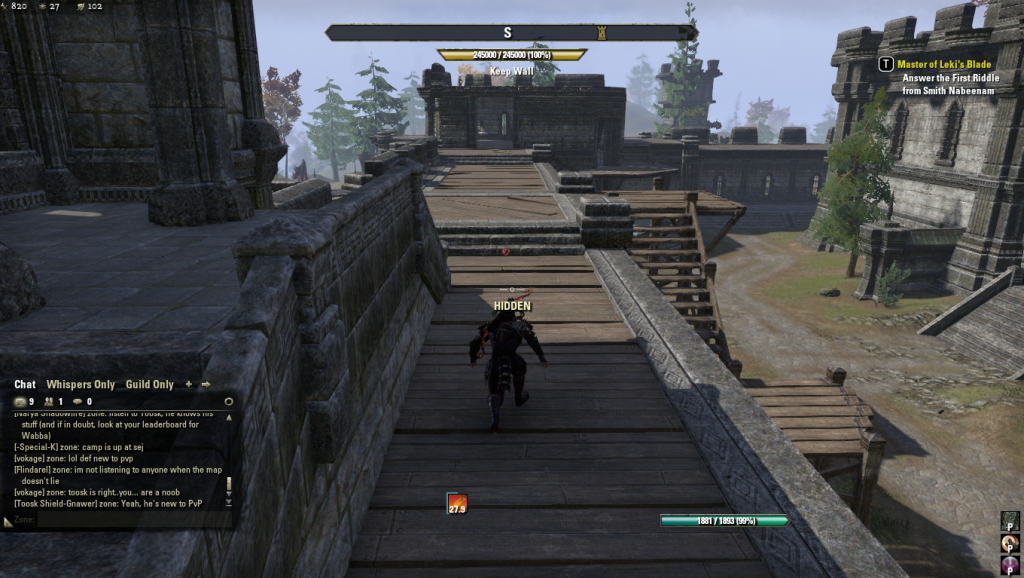Open the Guild Only chat tab
Image resolution: width=1024 pixels, height=578 pixels.
click(x=150, y=384)
